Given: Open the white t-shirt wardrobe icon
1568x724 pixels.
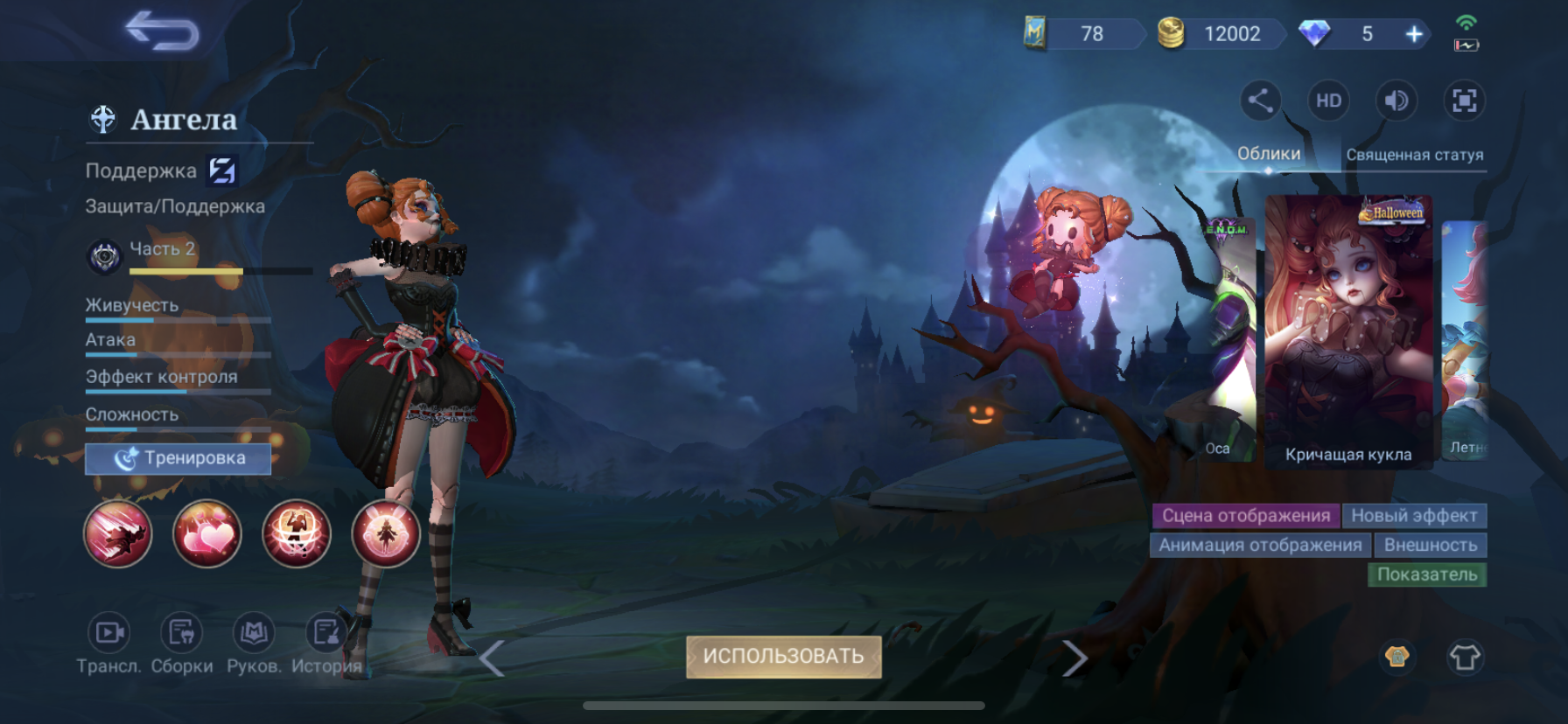Looking at the screenshot, I should click(x=1465, y=657).
